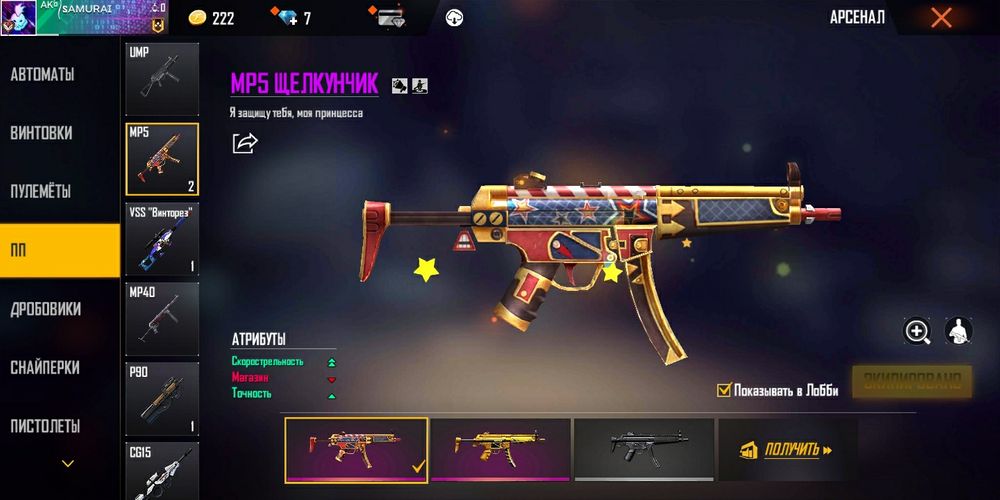Toggle the Показывать в лобби checkbox
This screenshot has height=500, width=1000.
(x=724, y=390)
